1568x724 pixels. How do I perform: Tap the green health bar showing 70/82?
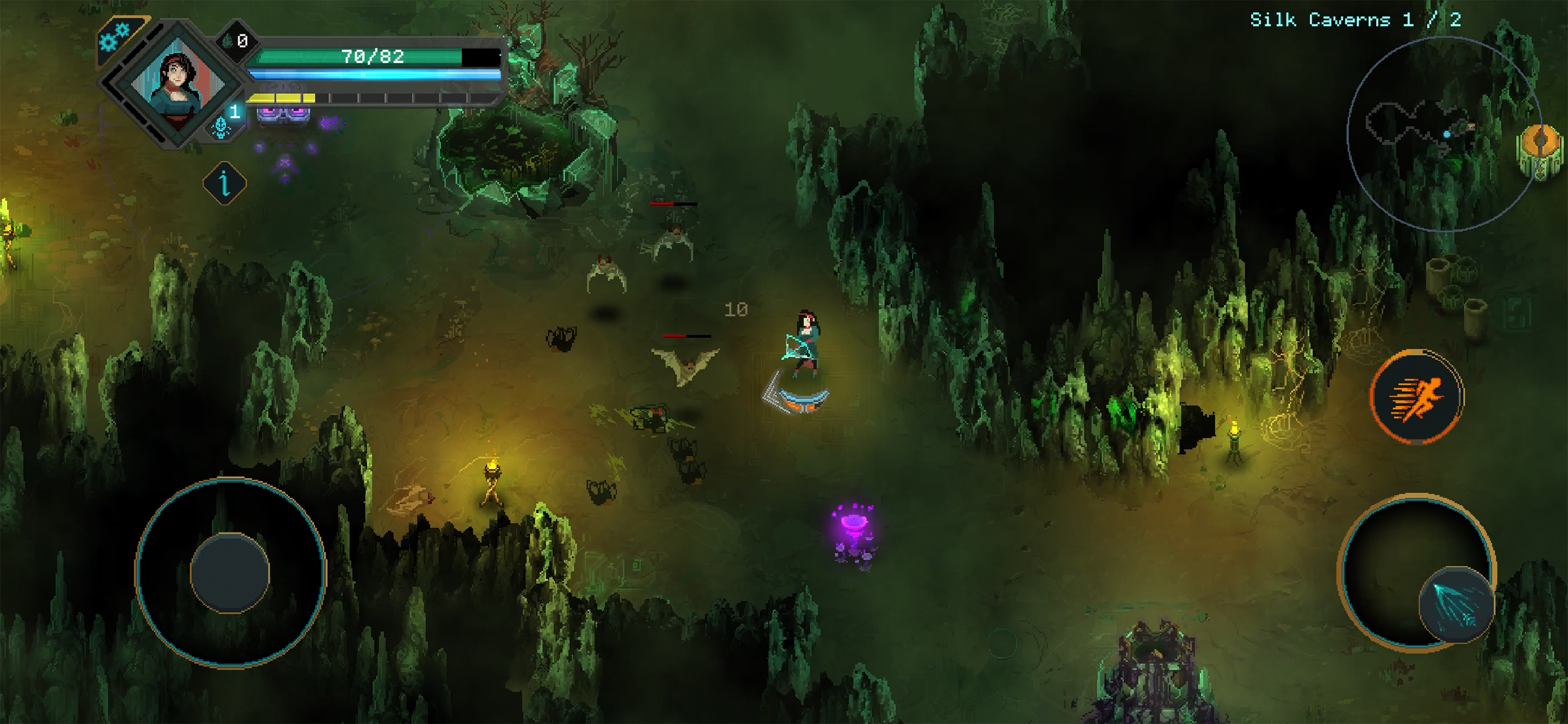(x=356, y=57)
